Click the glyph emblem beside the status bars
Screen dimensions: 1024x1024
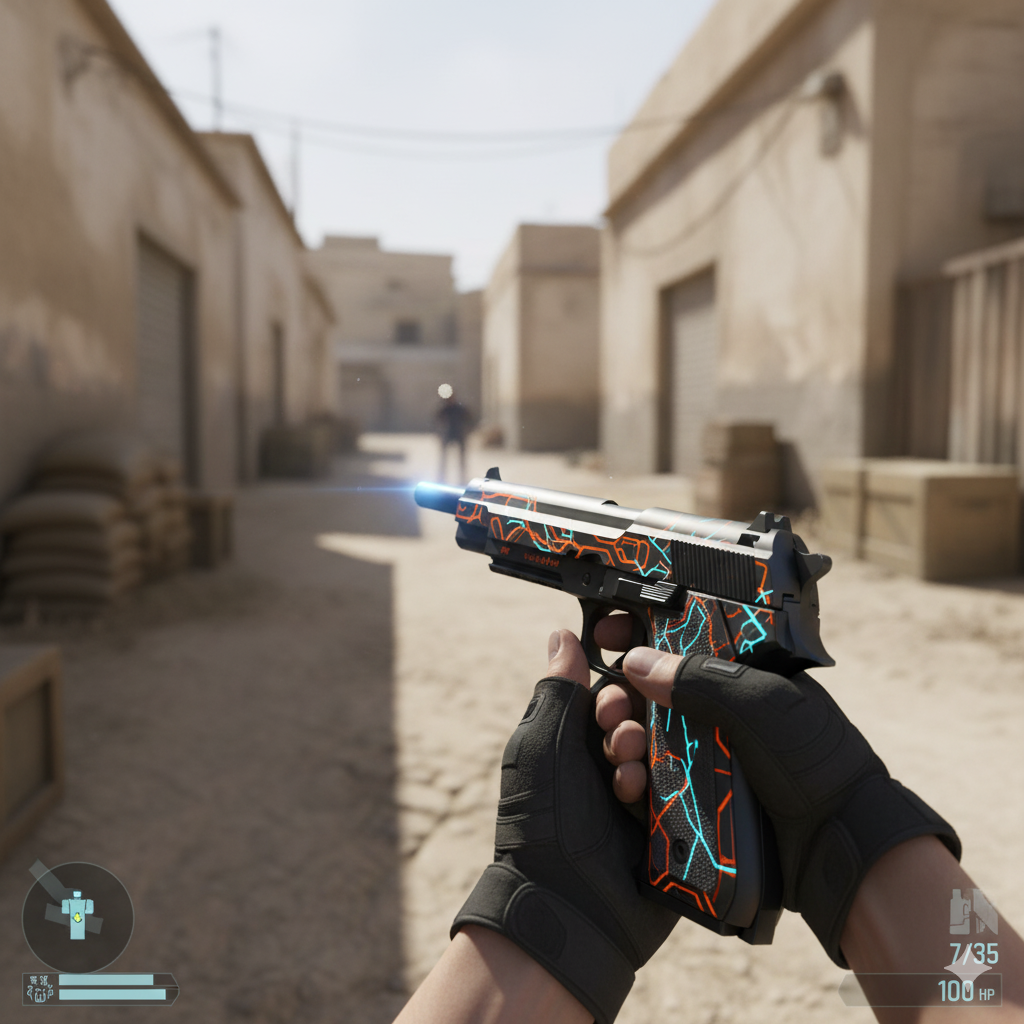click(x=39, y=989)
